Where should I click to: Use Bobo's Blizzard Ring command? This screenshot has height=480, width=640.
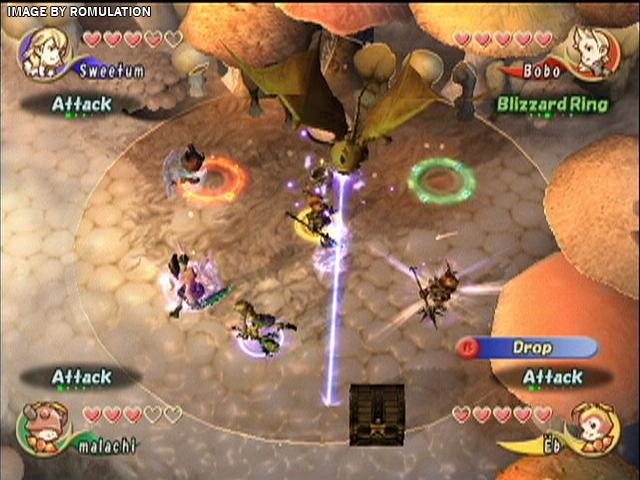tap(551, 104)
